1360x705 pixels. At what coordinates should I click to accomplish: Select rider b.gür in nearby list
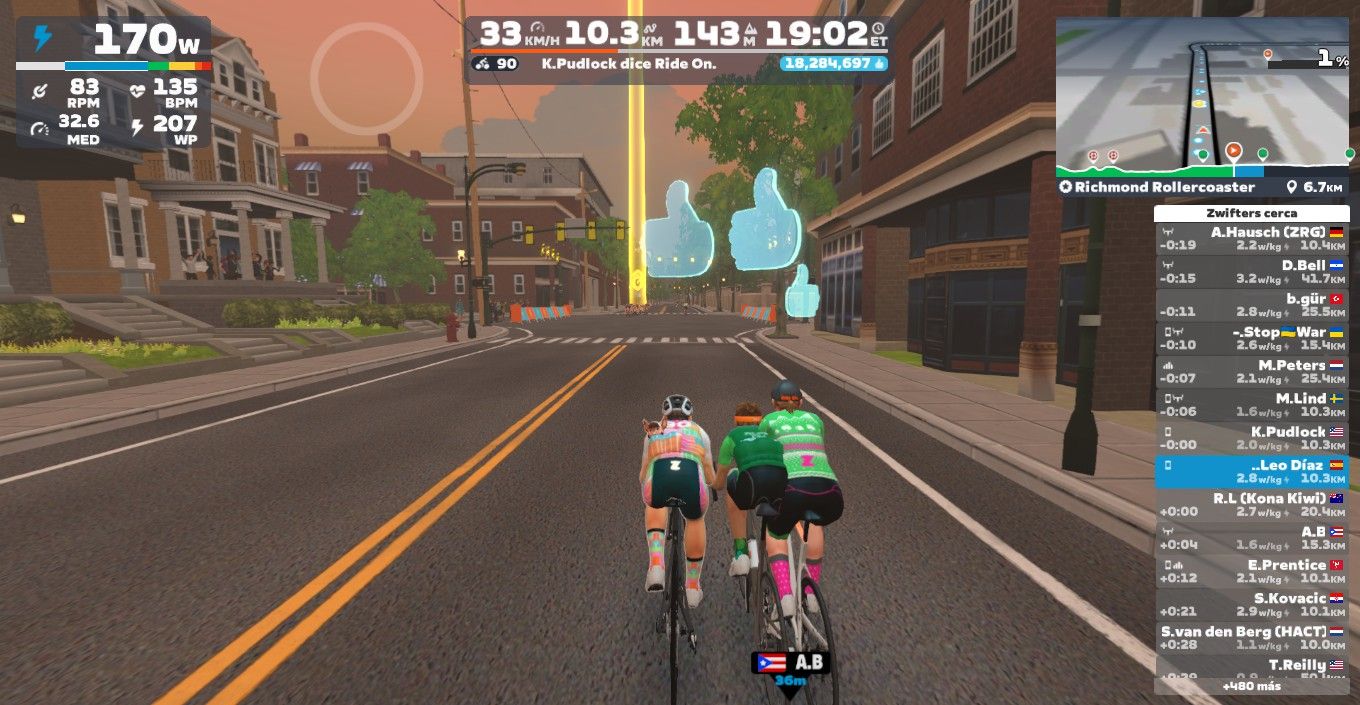point(1251,305)
